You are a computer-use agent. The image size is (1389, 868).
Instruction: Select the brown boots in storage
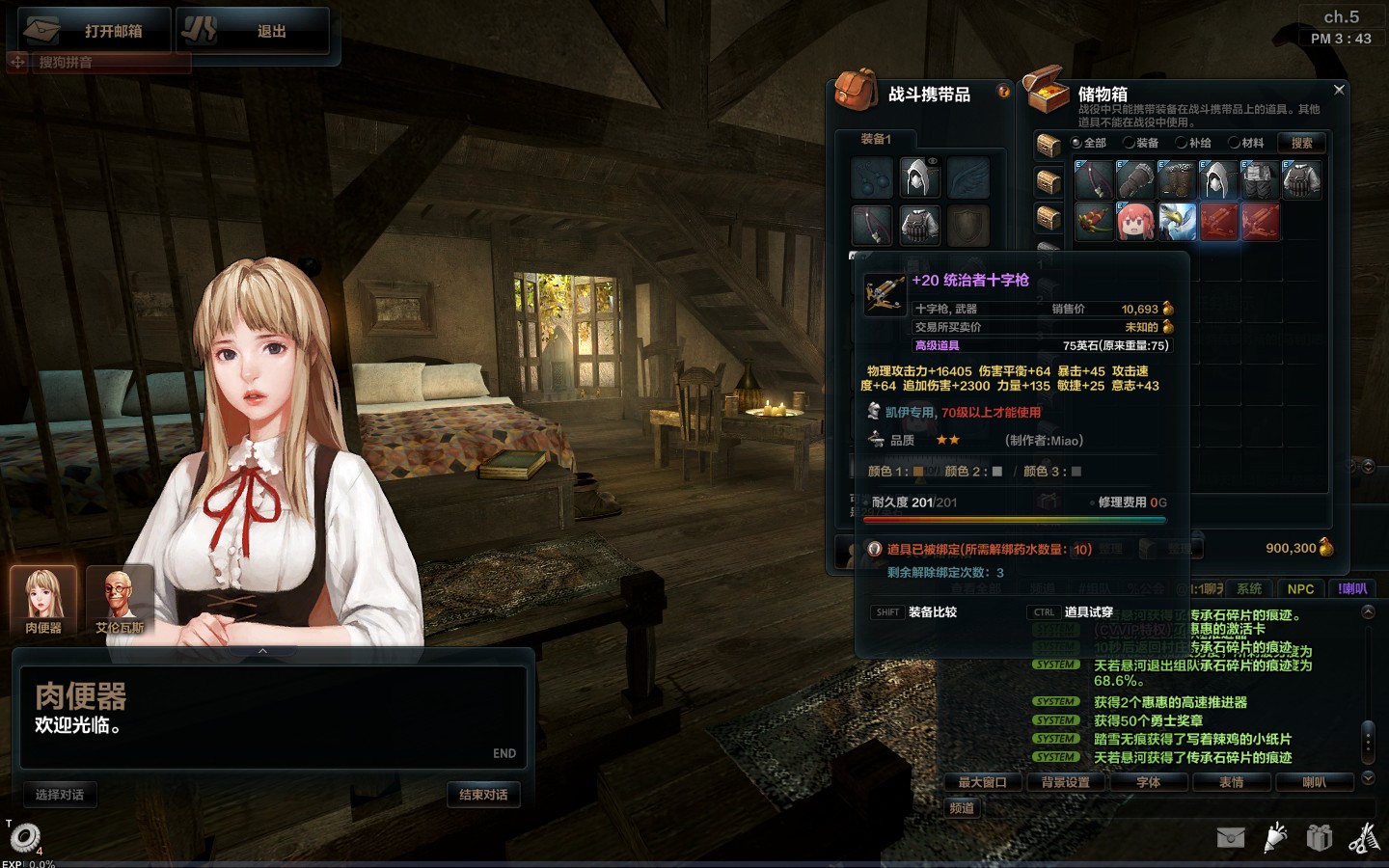tap(1177, 179)
